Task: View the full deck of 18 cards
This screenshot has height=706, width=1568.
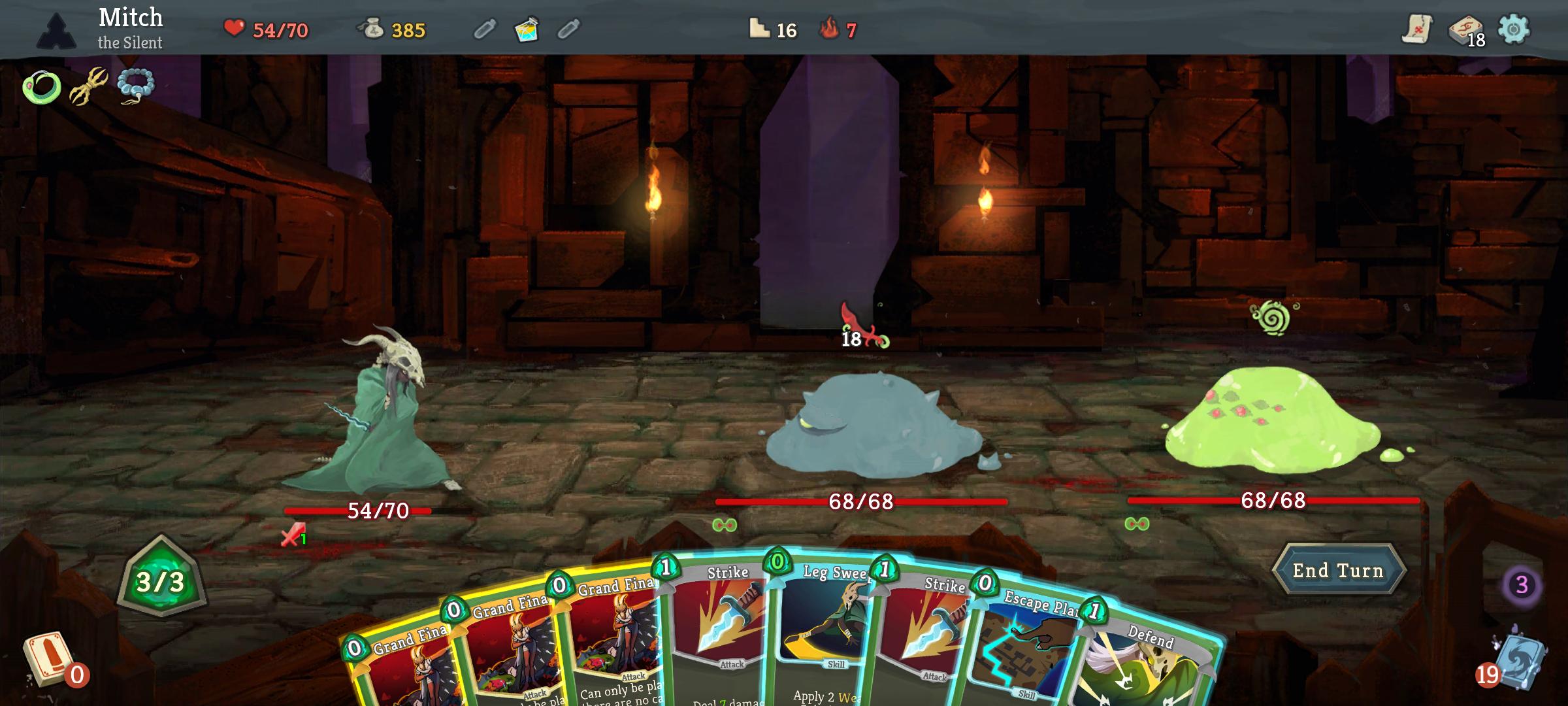Action: click(1465, 30)
